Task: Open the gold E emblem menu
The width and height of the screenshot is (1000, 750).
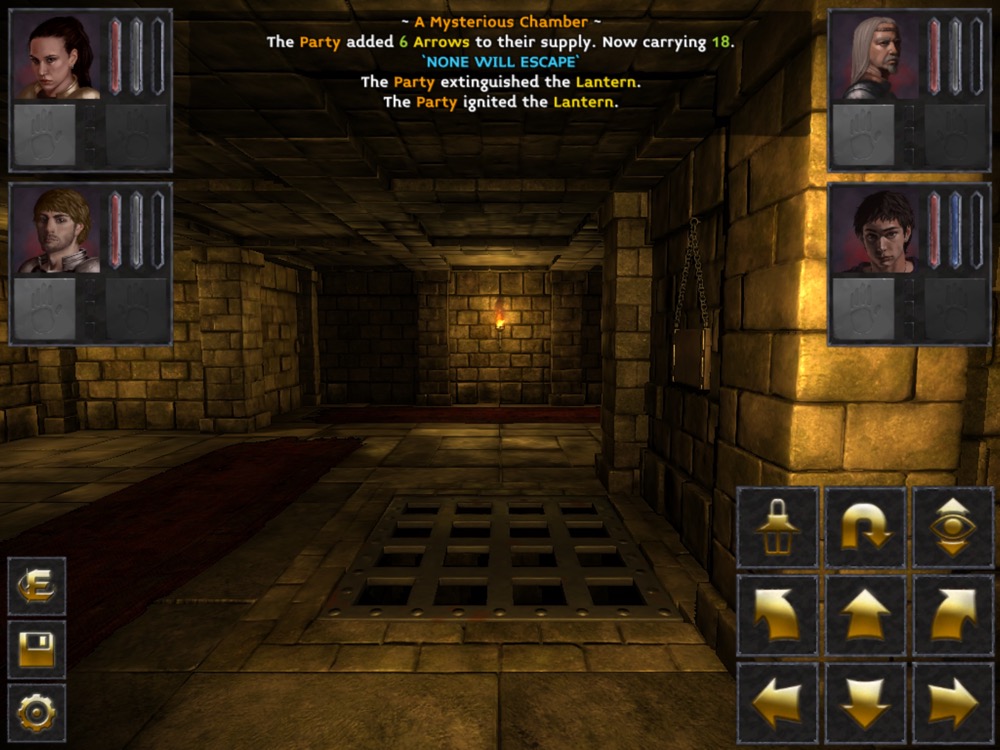Action: point(37,586)
